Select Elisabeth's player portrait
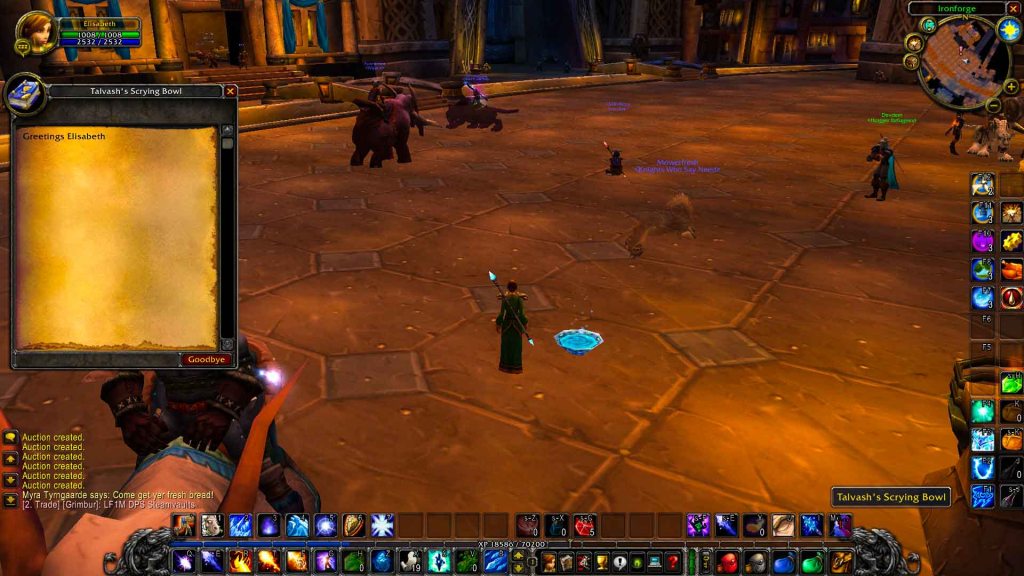Screen dimensions: 1024x576 pyautogui.click(x=36, y=33)
